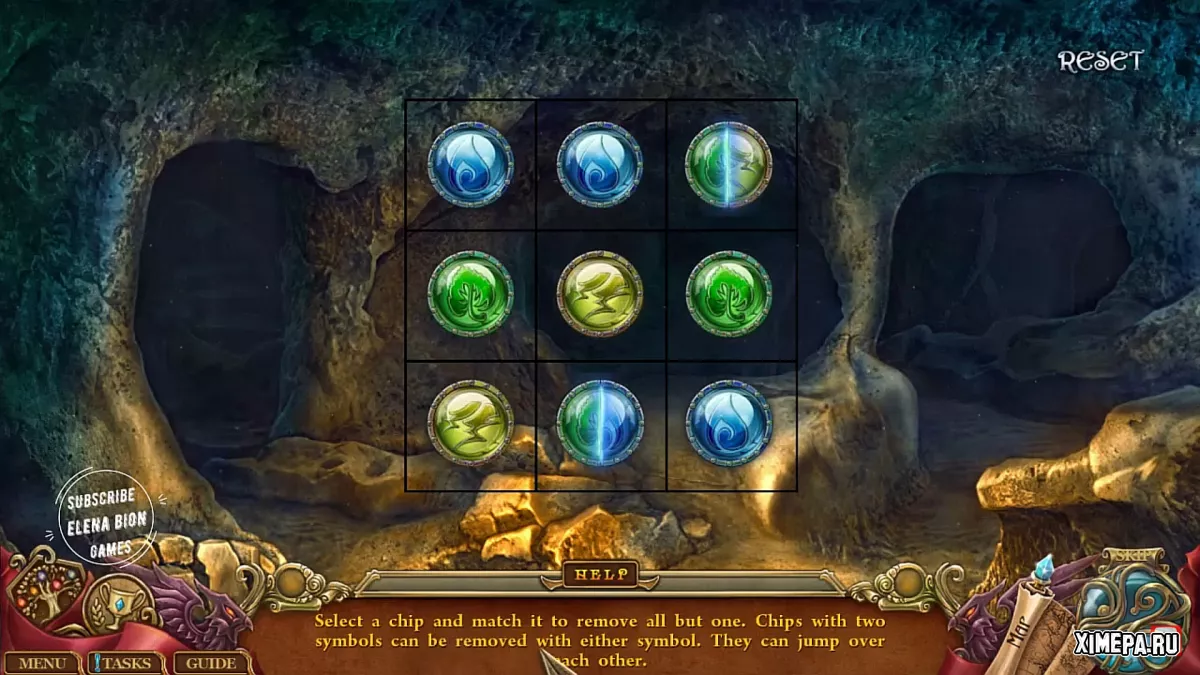Viewport: 1200px width, 675px height.
Task: Select the split chip with leaf and flame halves
Action: [x=600, y=423]
